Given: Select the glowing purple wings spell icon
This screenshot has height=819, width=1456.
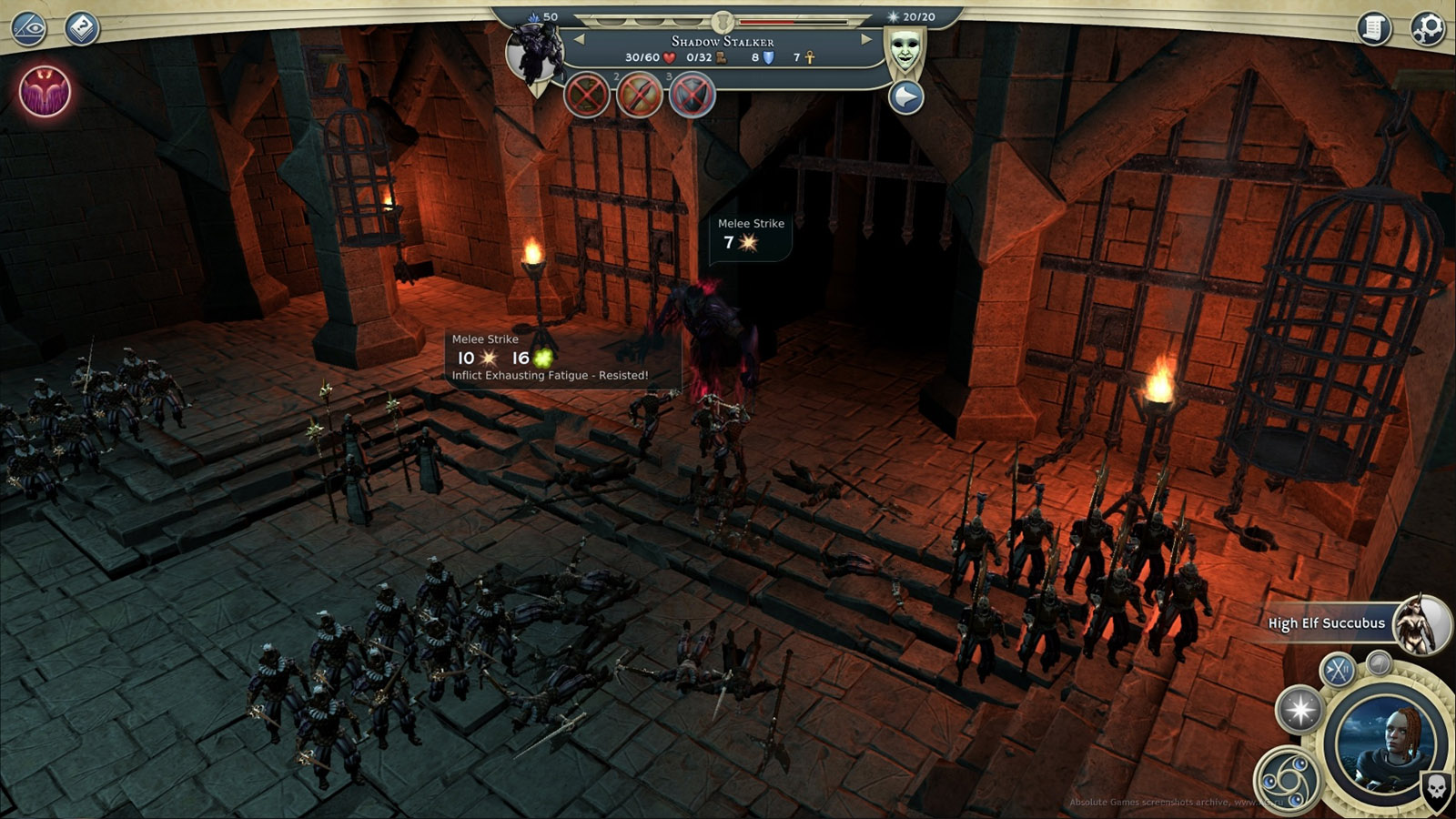Looking at the screenshot, I should pos(45,91).
